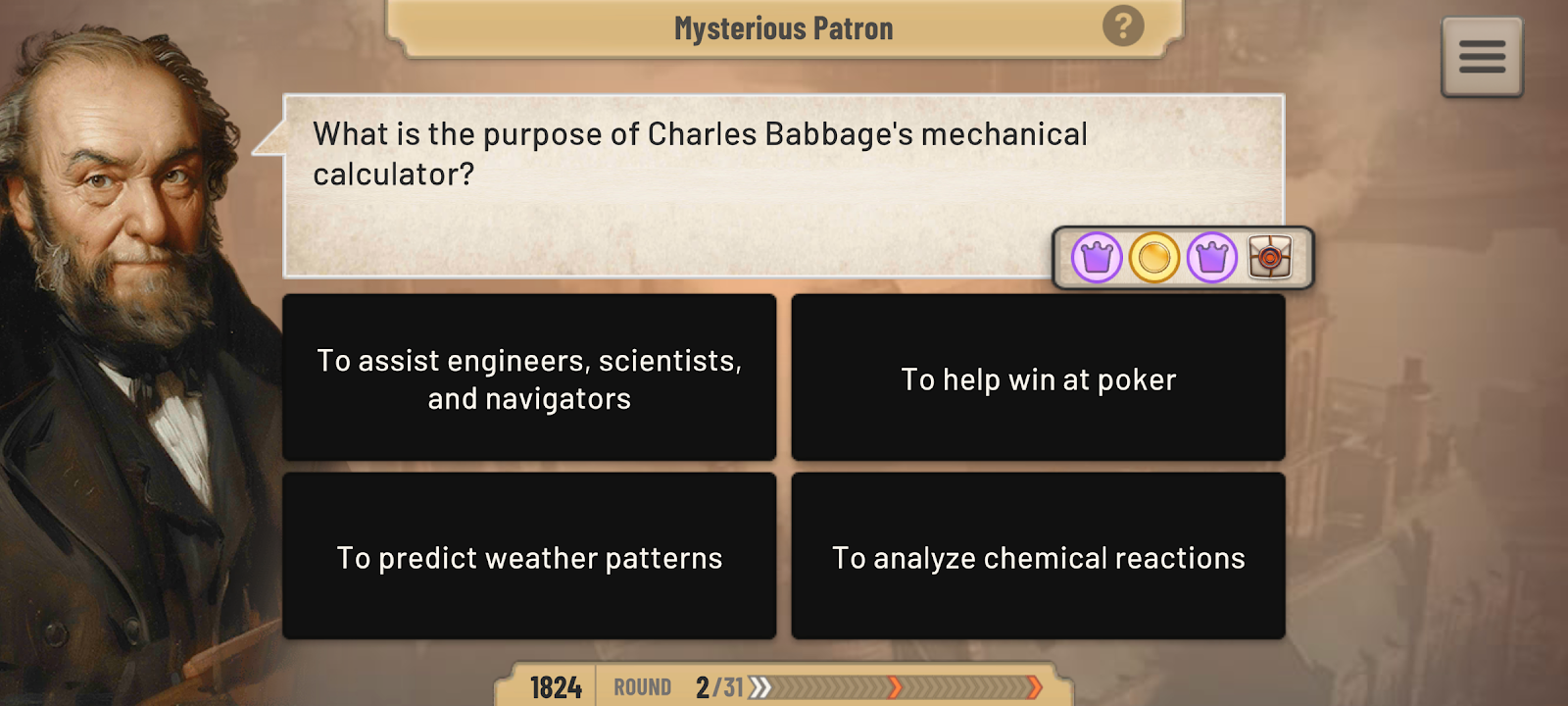Click the gold coin reward icon
The width and height of the screenshot is (1568, 706).
pos(1153,258)
